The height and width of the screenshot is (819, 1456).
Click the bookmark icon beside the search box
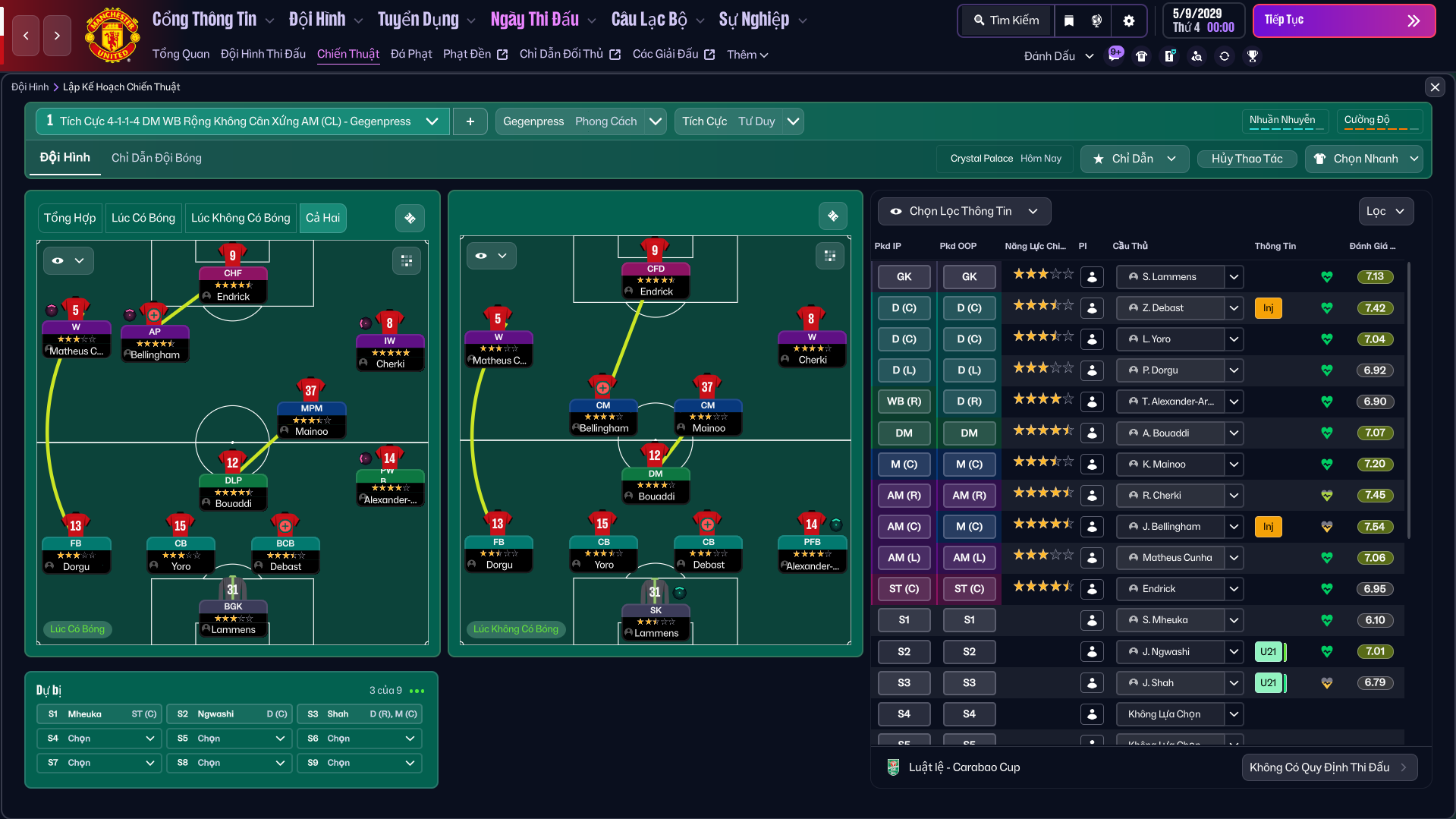pyautogui.click(x=1069, y=20)
